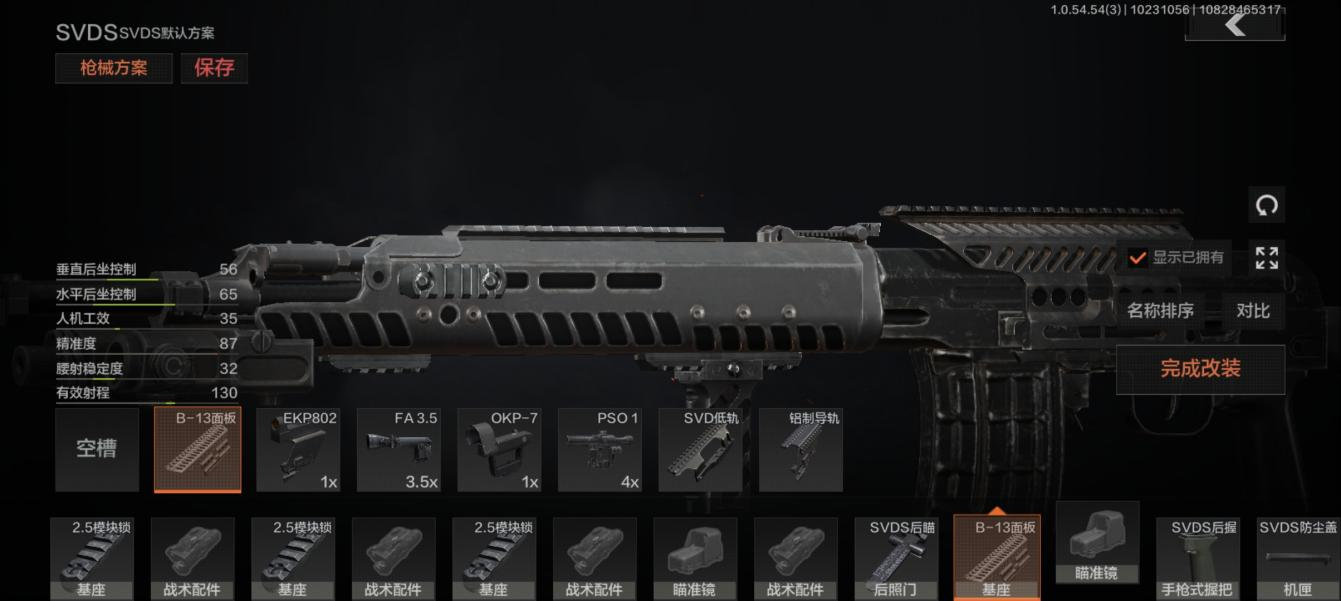This screenshot has width=1341, height=601.
Task: Open the SVDS后瞄 rear sight slot
Action: click(x=896, y=558)
